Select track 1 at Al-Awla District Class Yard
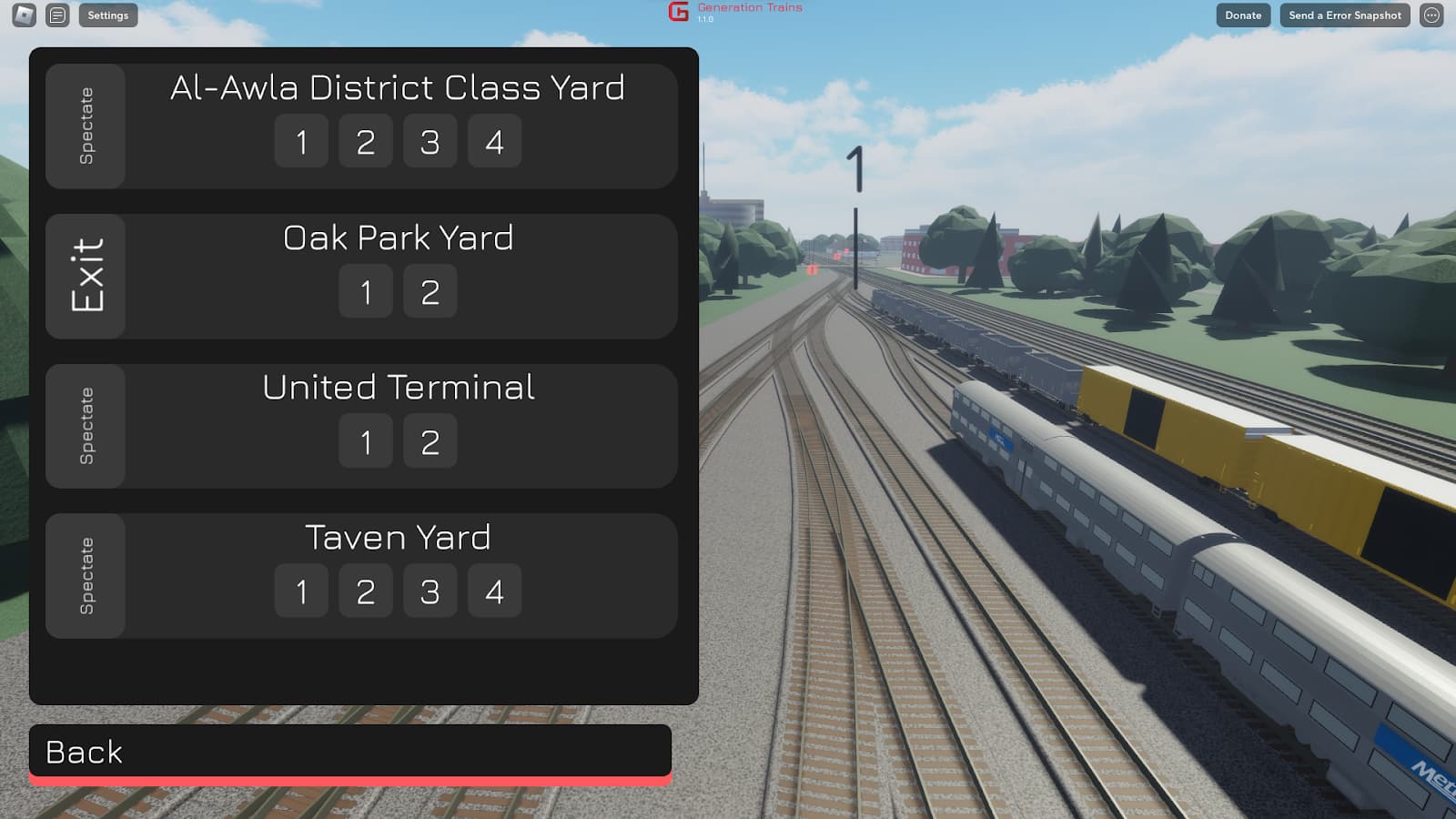 coord(301,141)
